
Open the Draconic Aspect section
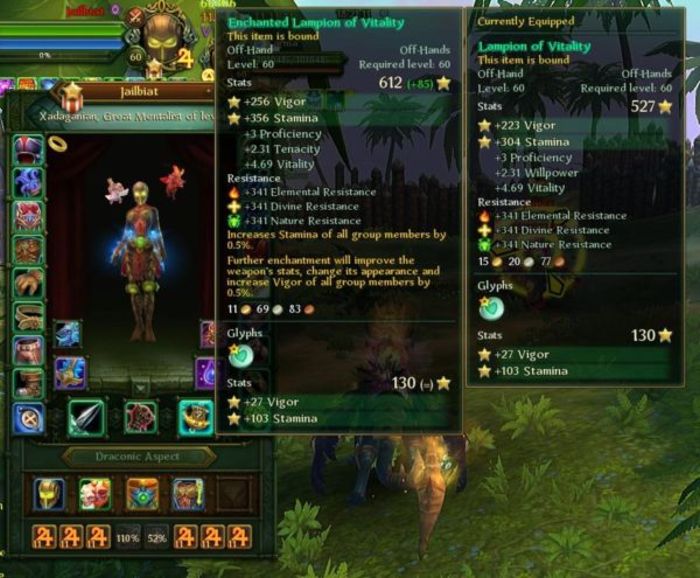(139, 457)
